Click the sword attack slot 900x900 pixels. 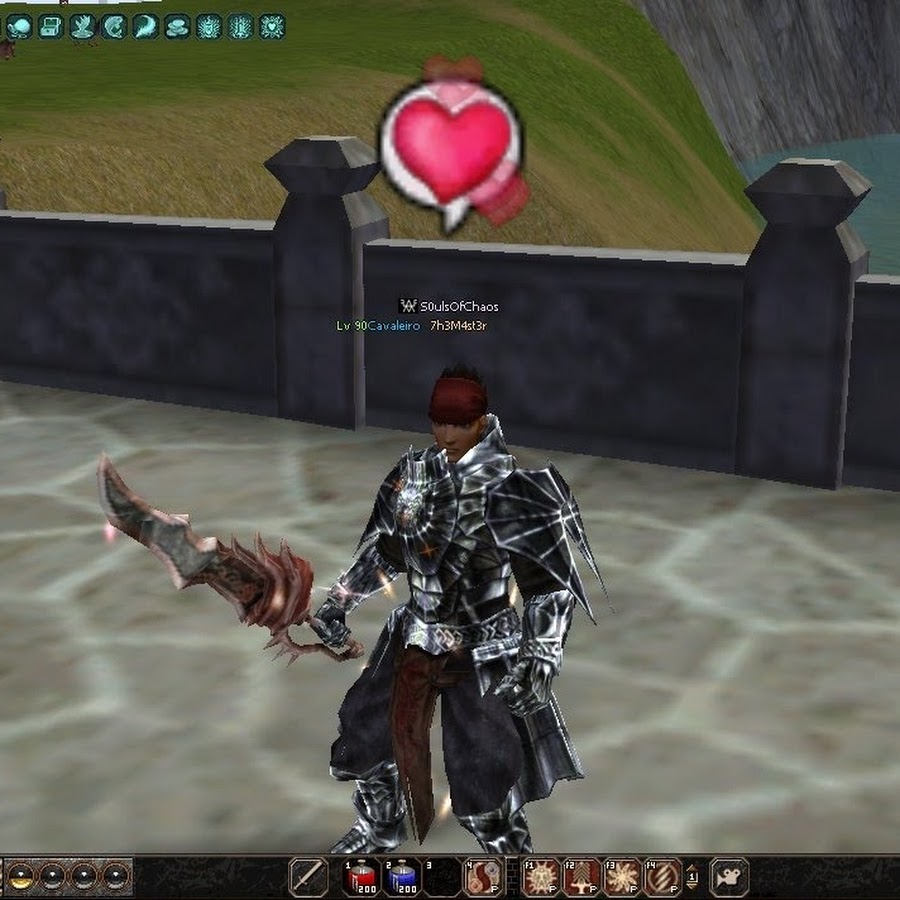pos(307,877)
